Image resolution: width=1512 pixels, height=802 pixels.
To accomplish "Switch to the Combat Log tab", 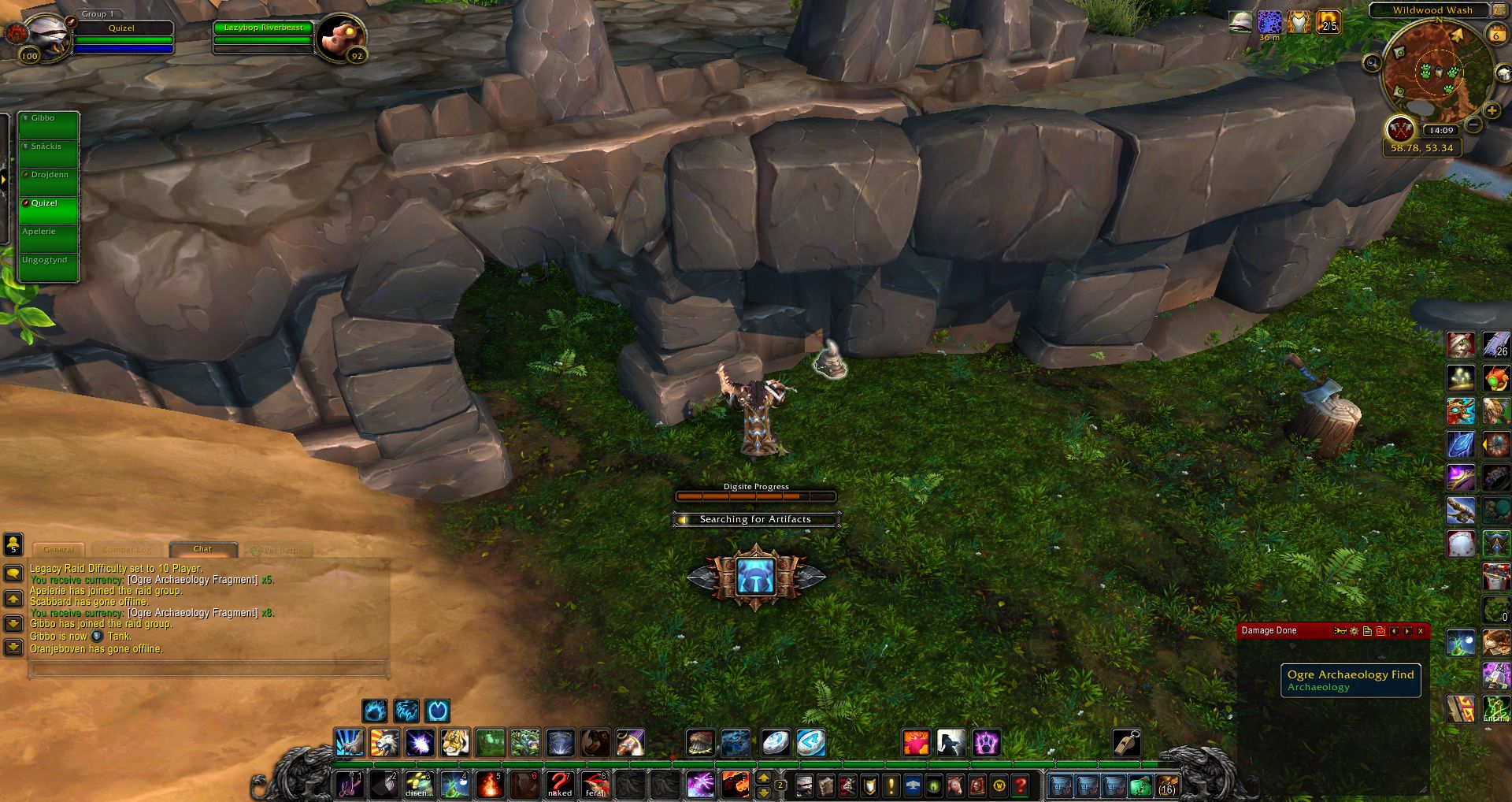I will click(126, 549).
